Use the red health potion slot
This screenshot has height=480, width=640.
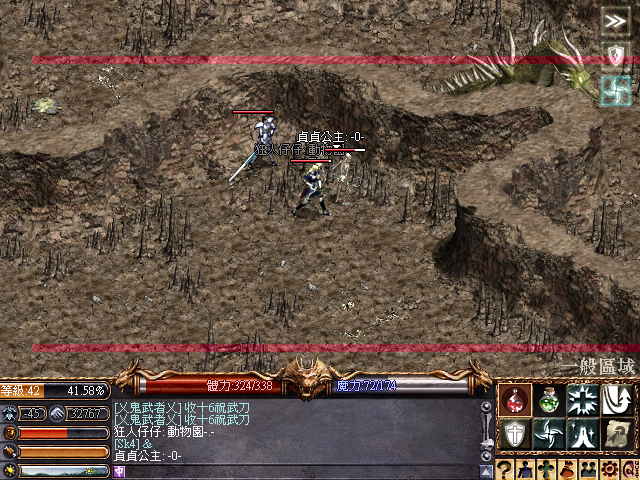coord(515,400)
